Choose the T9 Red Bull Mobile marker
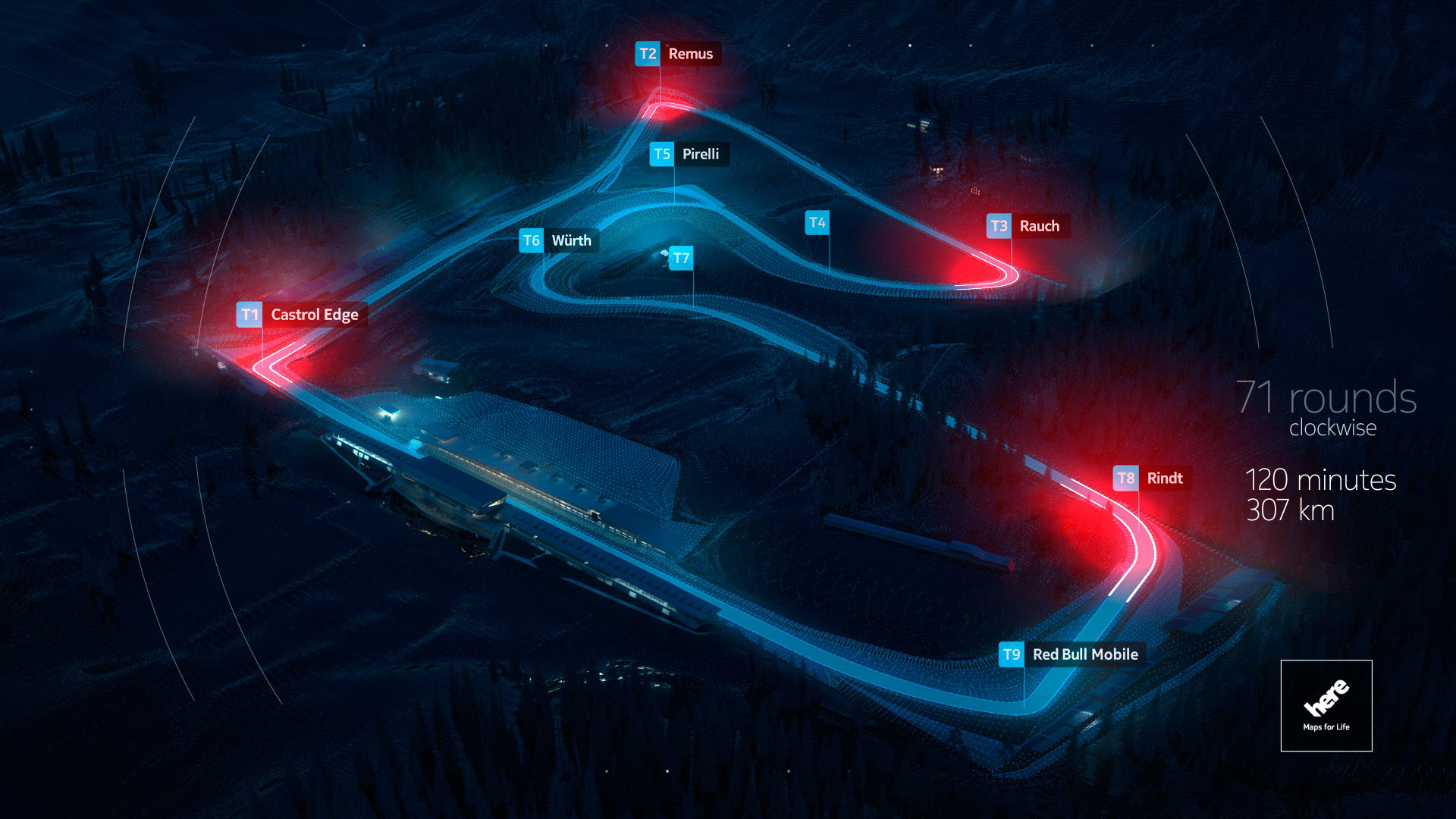Image resolution: width=1456 pixels, height=819 pixels. click(x=1072, y=654)
